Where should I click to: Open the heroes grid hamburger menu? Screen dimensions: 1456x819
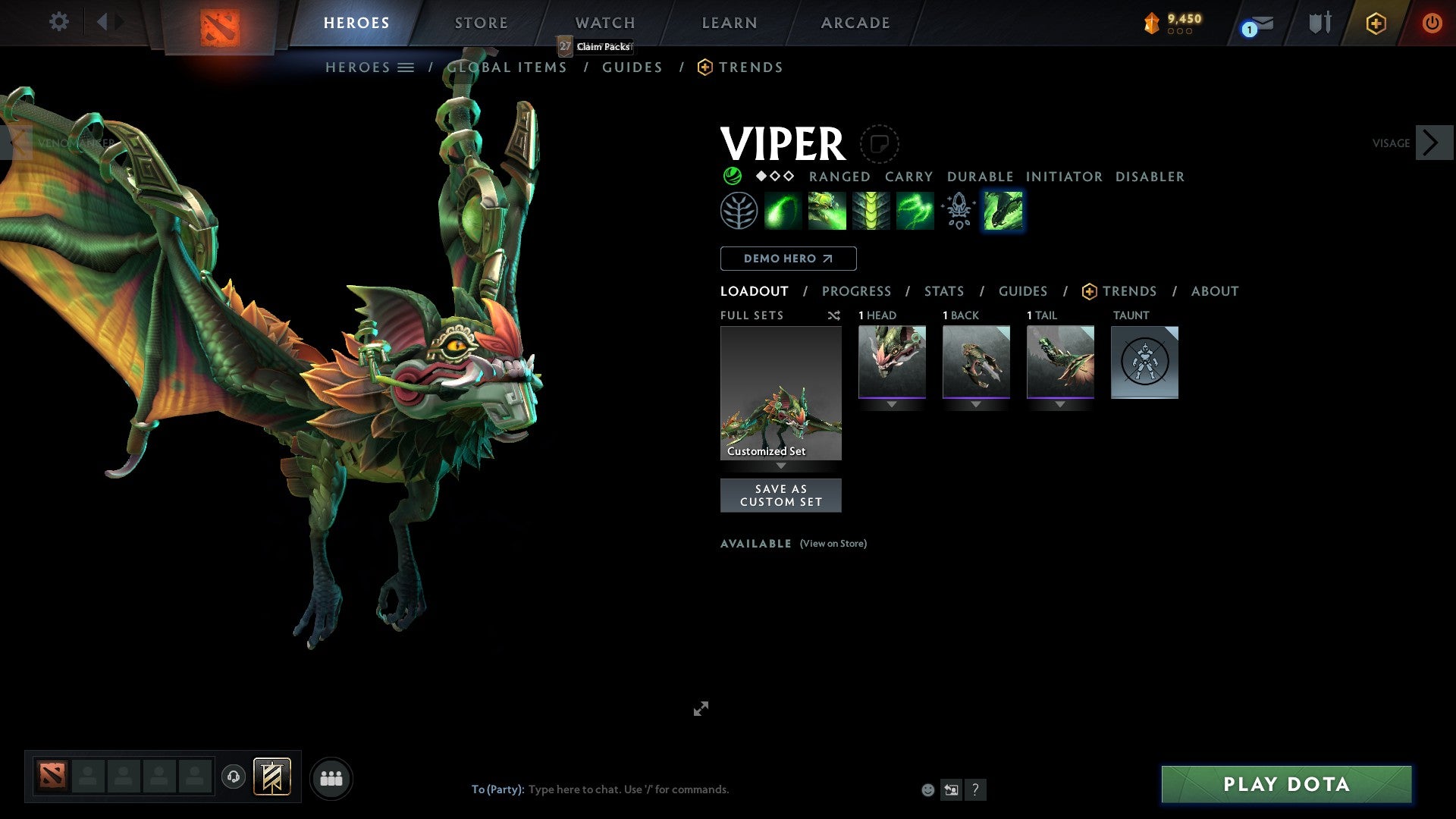tap(407, 67)
